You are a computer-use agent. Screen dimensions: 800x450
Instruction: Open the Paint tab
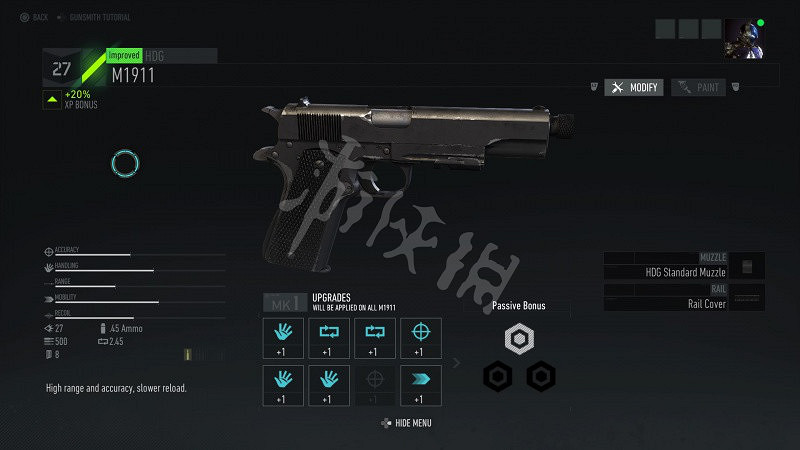[699, 88]
